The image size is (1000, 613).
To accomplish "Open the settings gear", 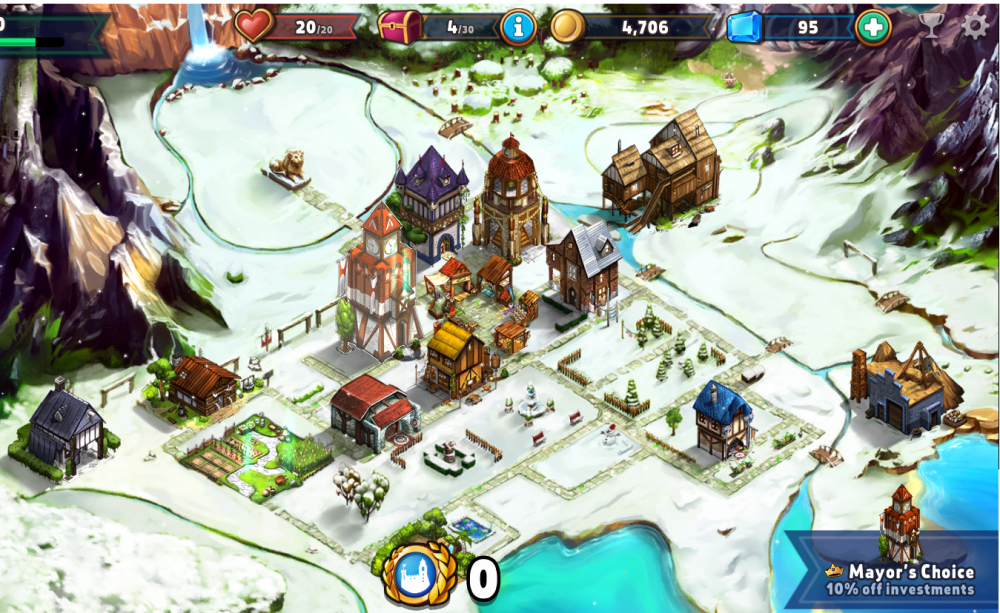I will coord(975,26).
